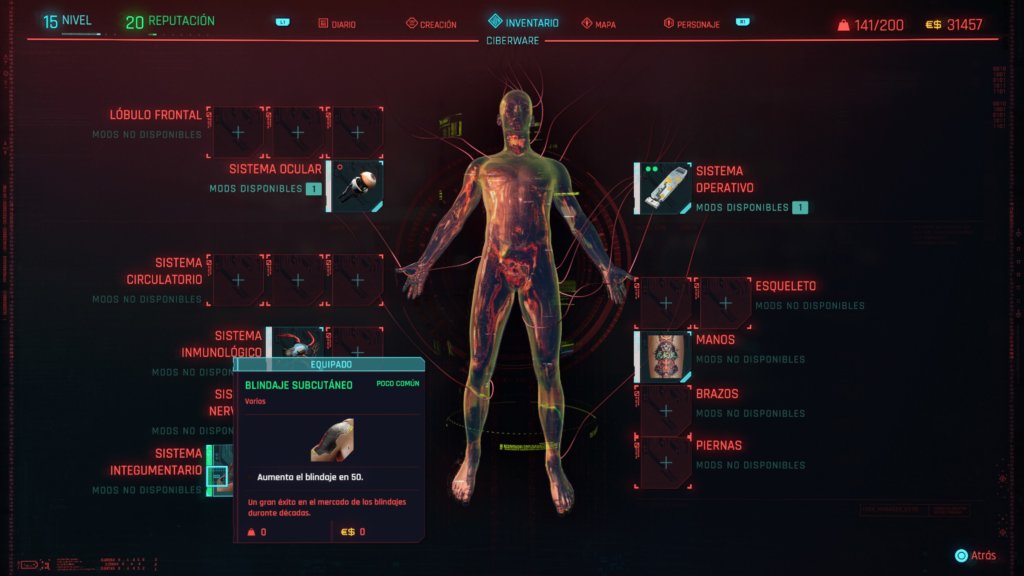Select the equipped Sistema Ocular cyberware slot

(x=357, y=187)
